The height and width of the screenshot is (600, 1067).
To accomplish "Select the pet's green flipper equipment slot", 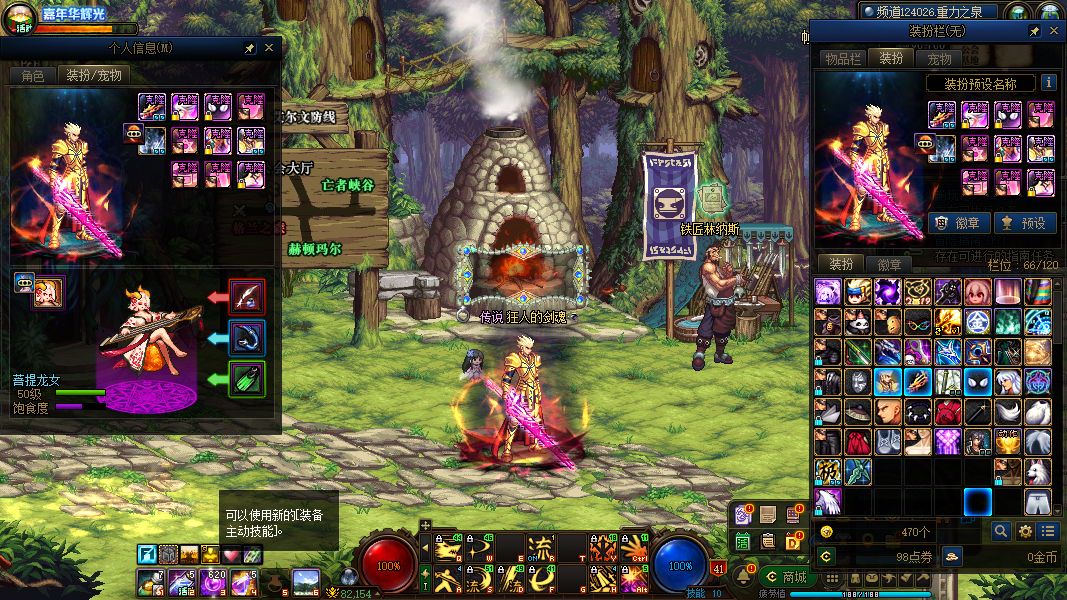I will tap(246, 379).
